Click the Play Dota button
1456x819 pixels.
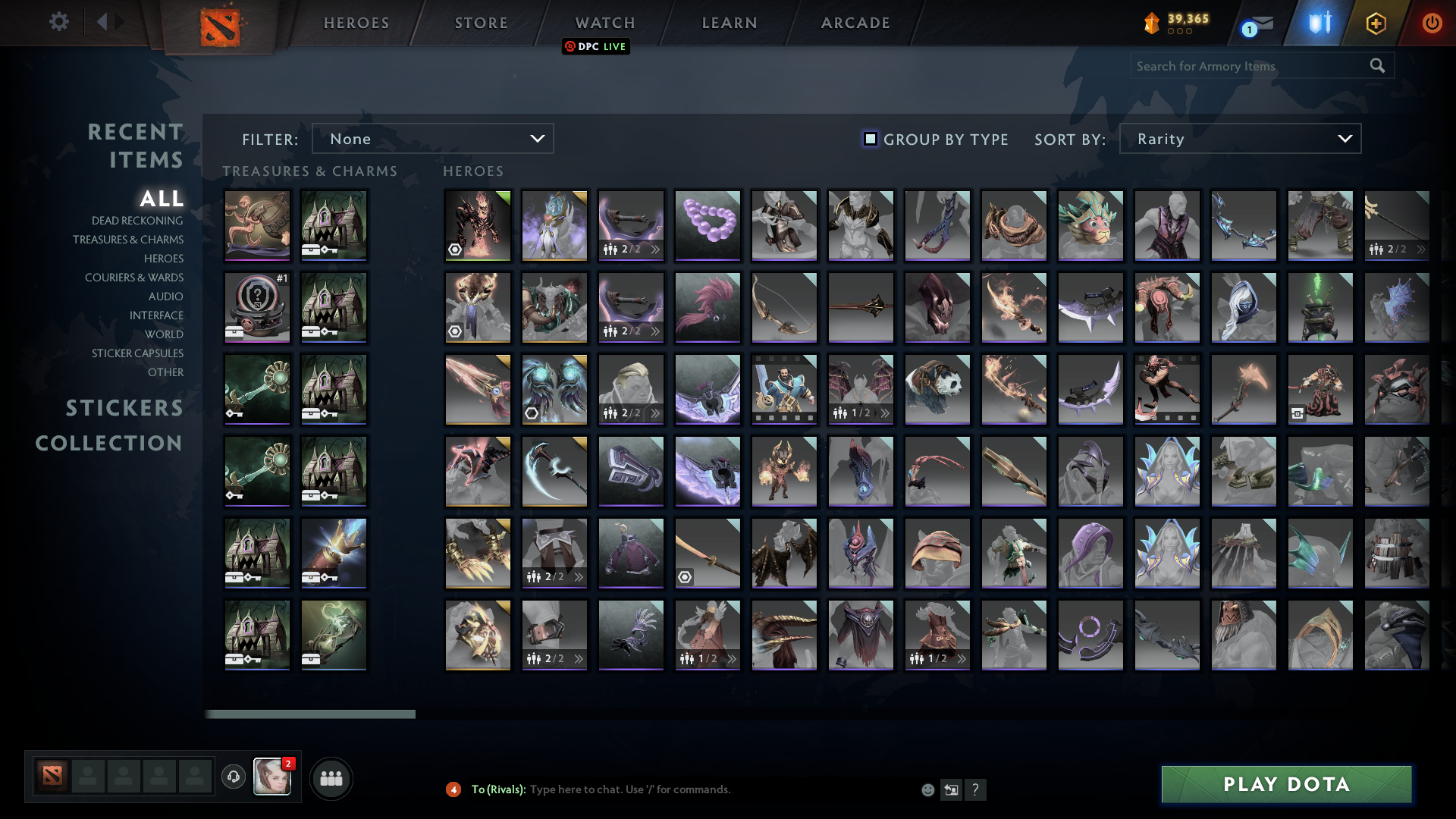pos(1287,785)
